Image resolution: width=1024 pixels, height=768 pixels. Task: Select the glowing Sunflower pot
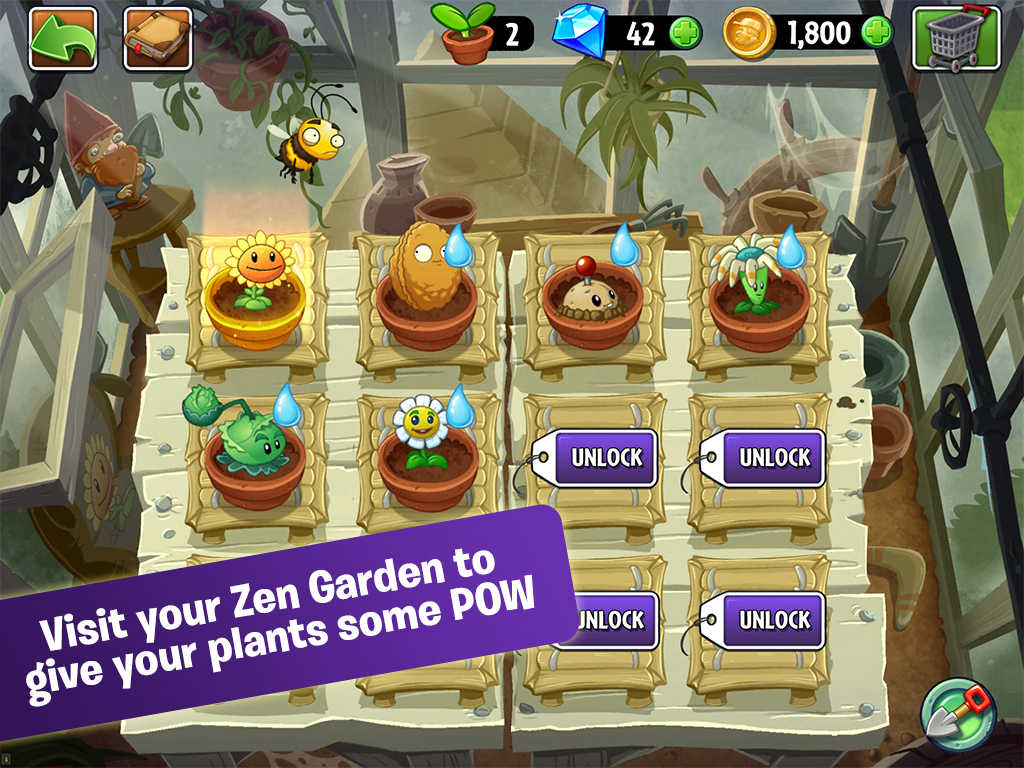253,292
